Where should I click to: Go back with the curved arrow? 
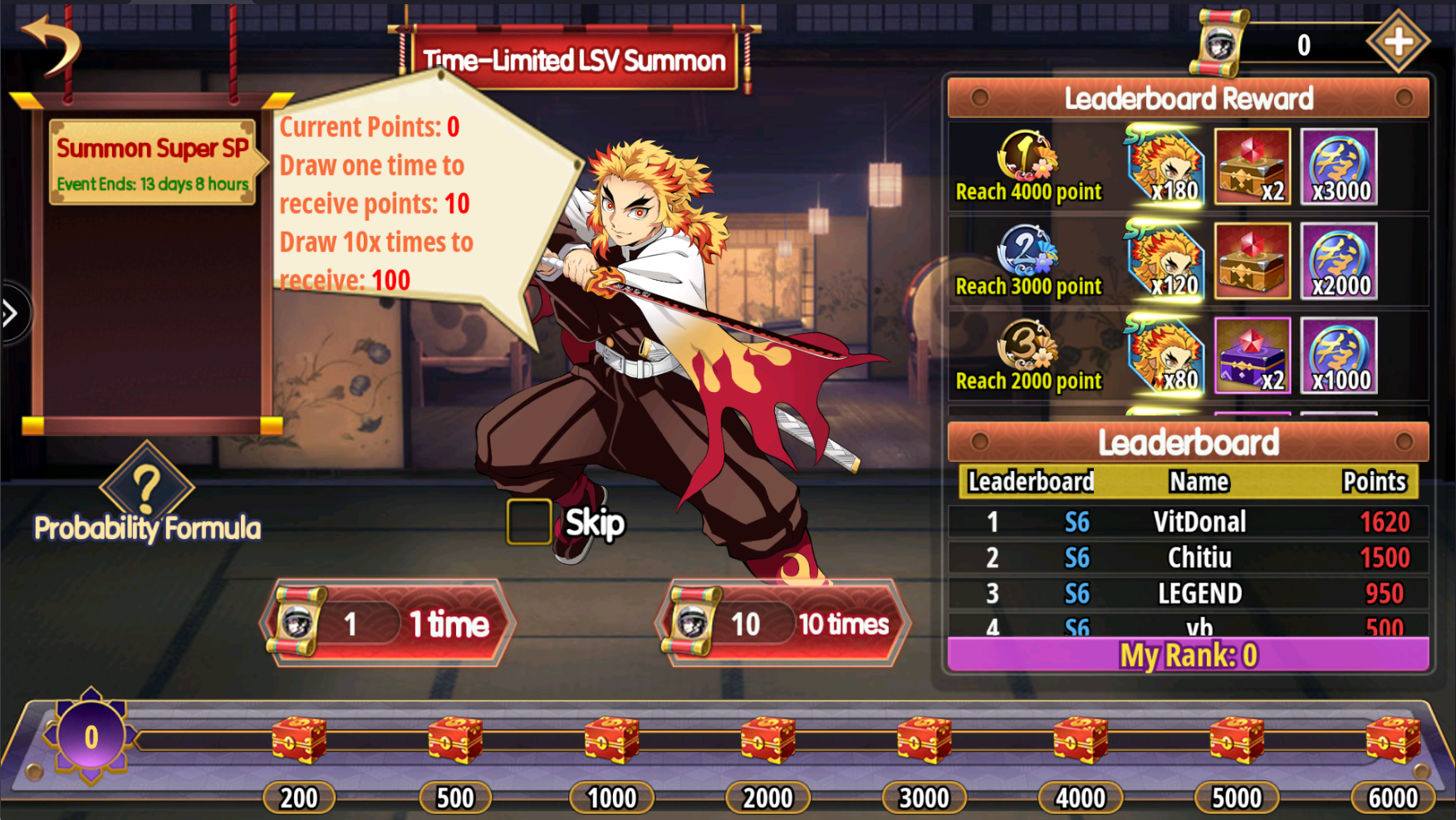[50, 46]
